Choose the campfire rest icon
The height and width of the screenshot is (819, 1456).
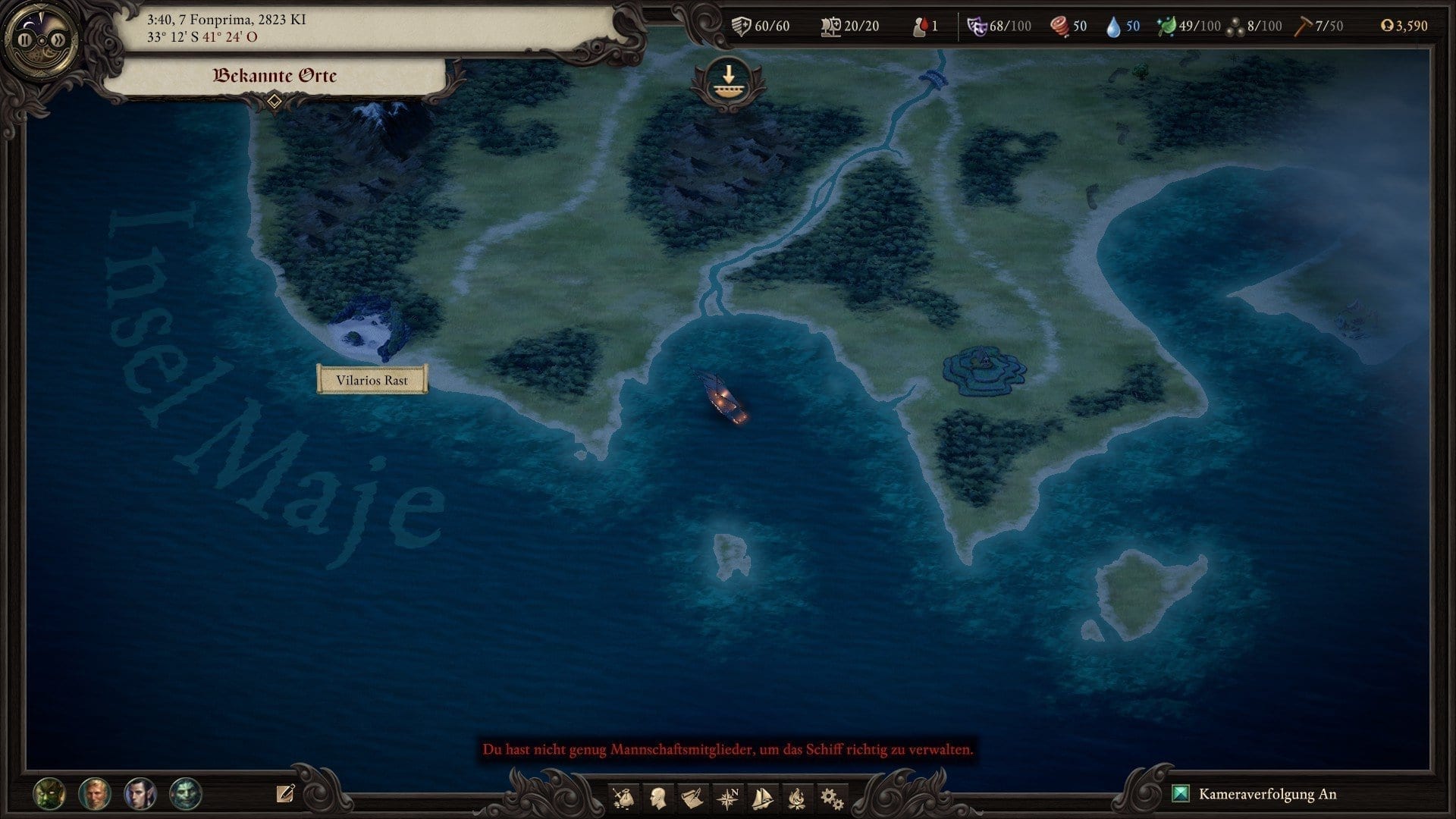pos(797,798)
